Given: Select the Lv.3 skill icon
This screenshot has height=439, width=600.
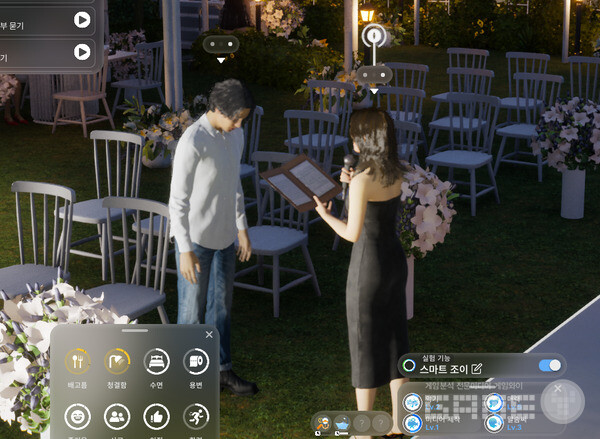Looking at the screenshot, I should pos(491,423).
